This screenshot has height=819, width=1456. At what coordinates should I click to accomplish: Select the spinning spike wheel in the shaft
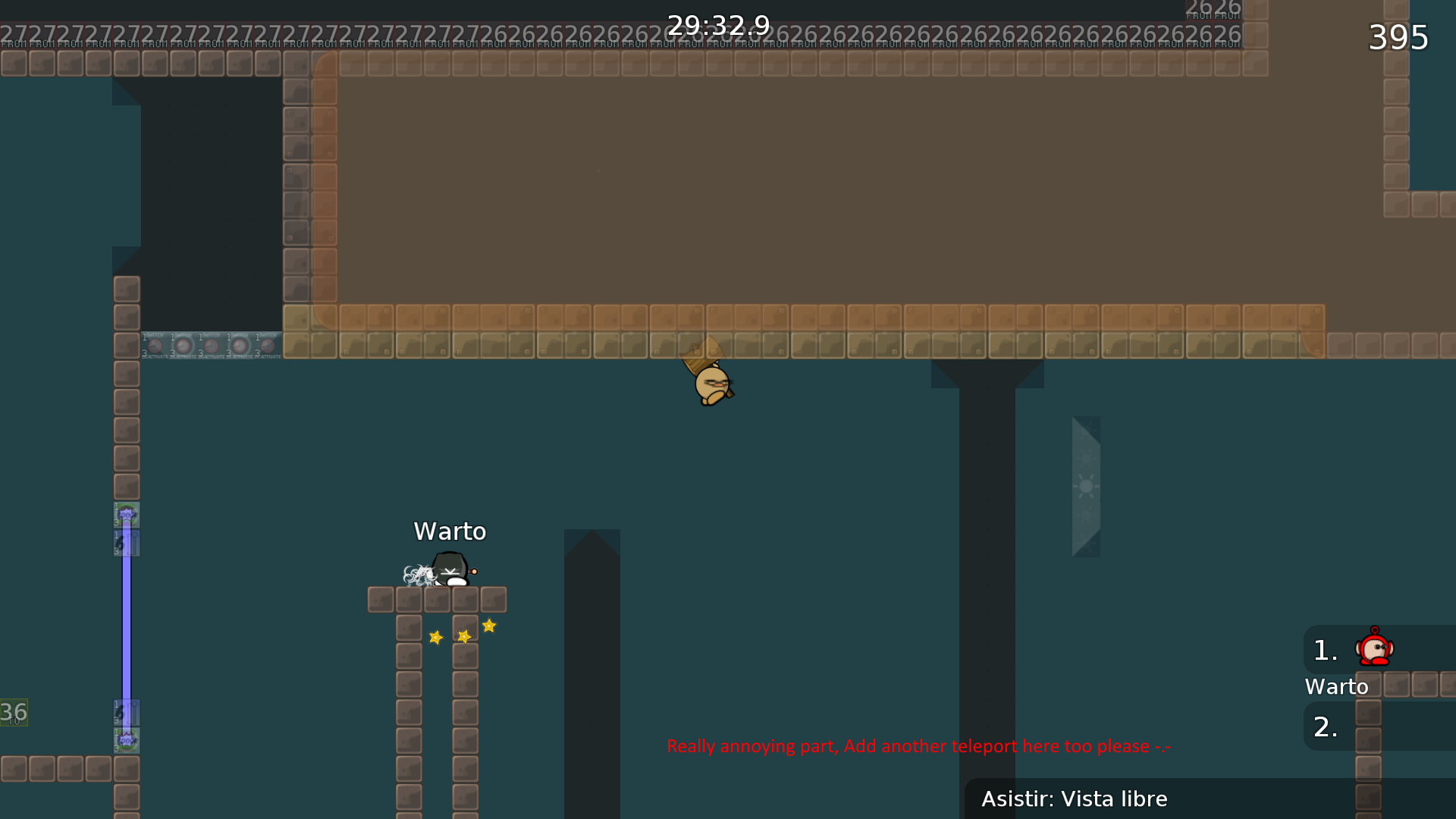click(1086, 485)
